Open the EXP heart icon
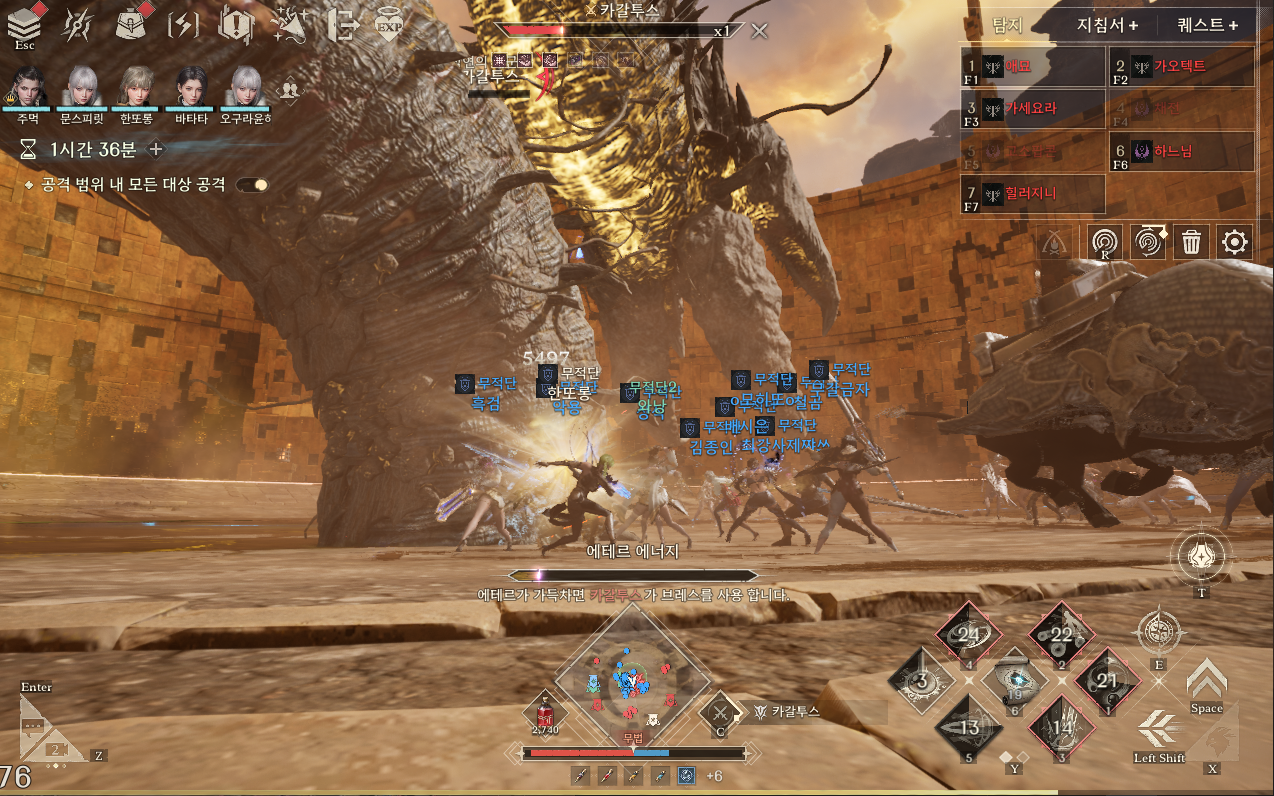1274x796 pixels. (x=389, y=24)
